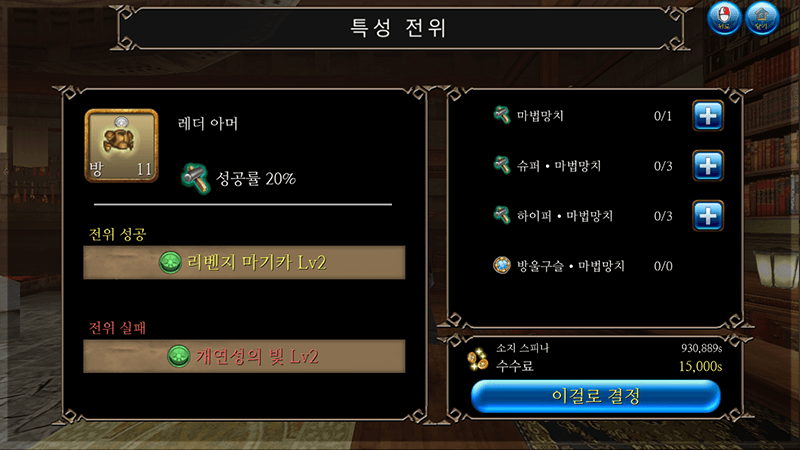Select the 개연성의 빛 Lv2 failure trait
800x450 pixels.
(244, 356)
